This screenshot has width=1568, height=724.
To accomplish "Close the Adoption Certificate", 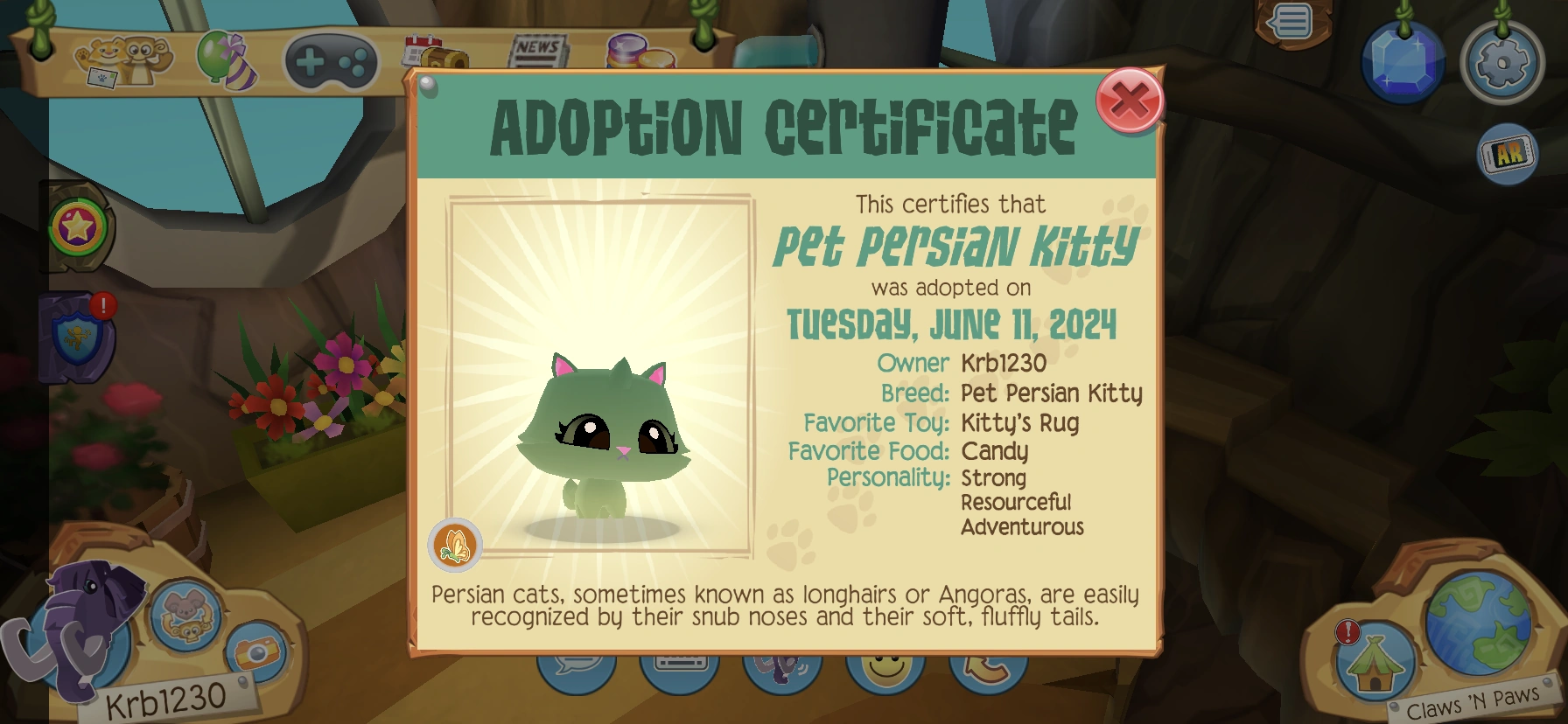I will [1130, 103].
